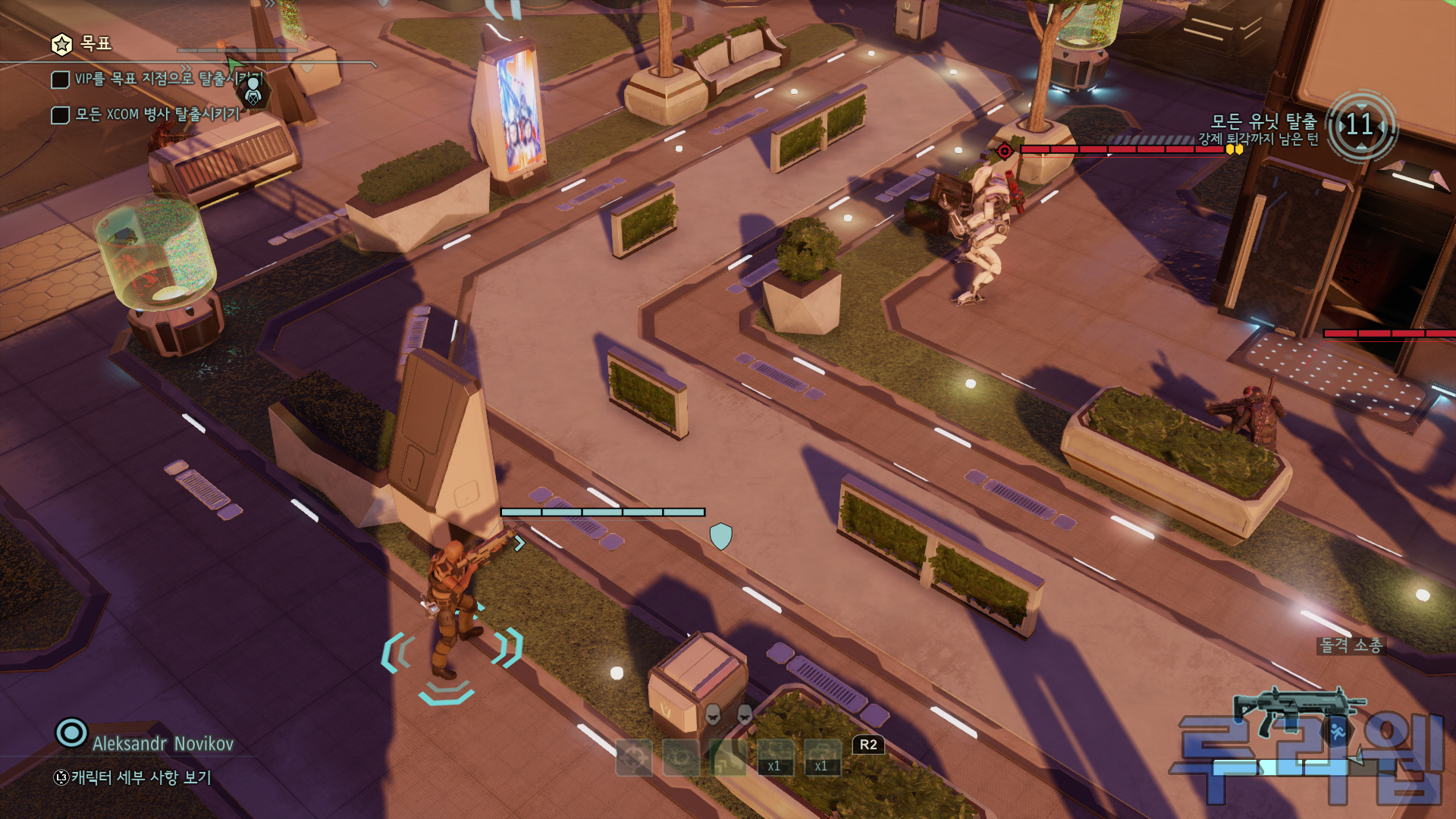Click the 돌격 소총 weapon label

point(1351,645)
